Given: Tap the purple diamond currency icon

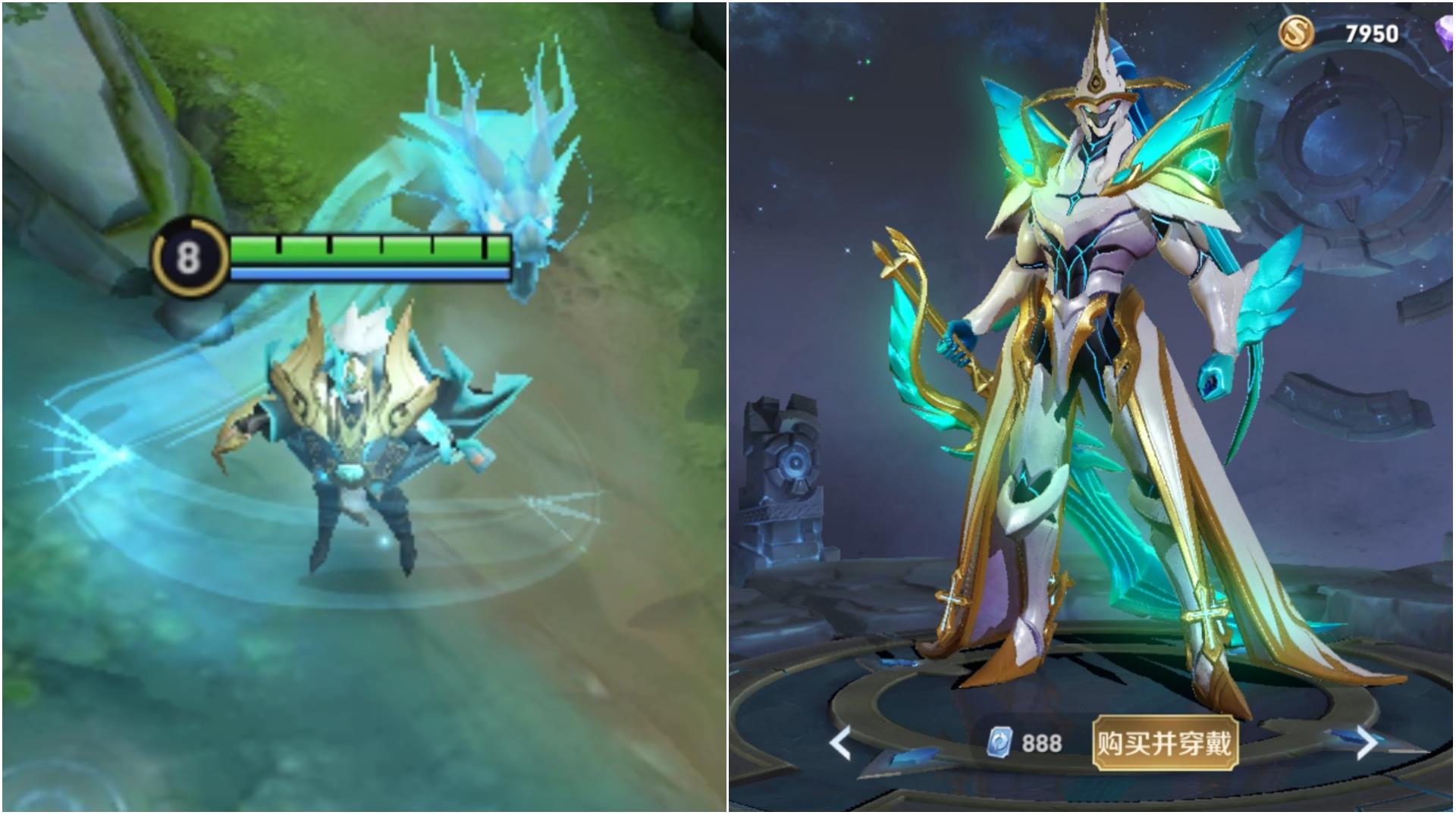Looking at the screenshot, I should 1445,34.
